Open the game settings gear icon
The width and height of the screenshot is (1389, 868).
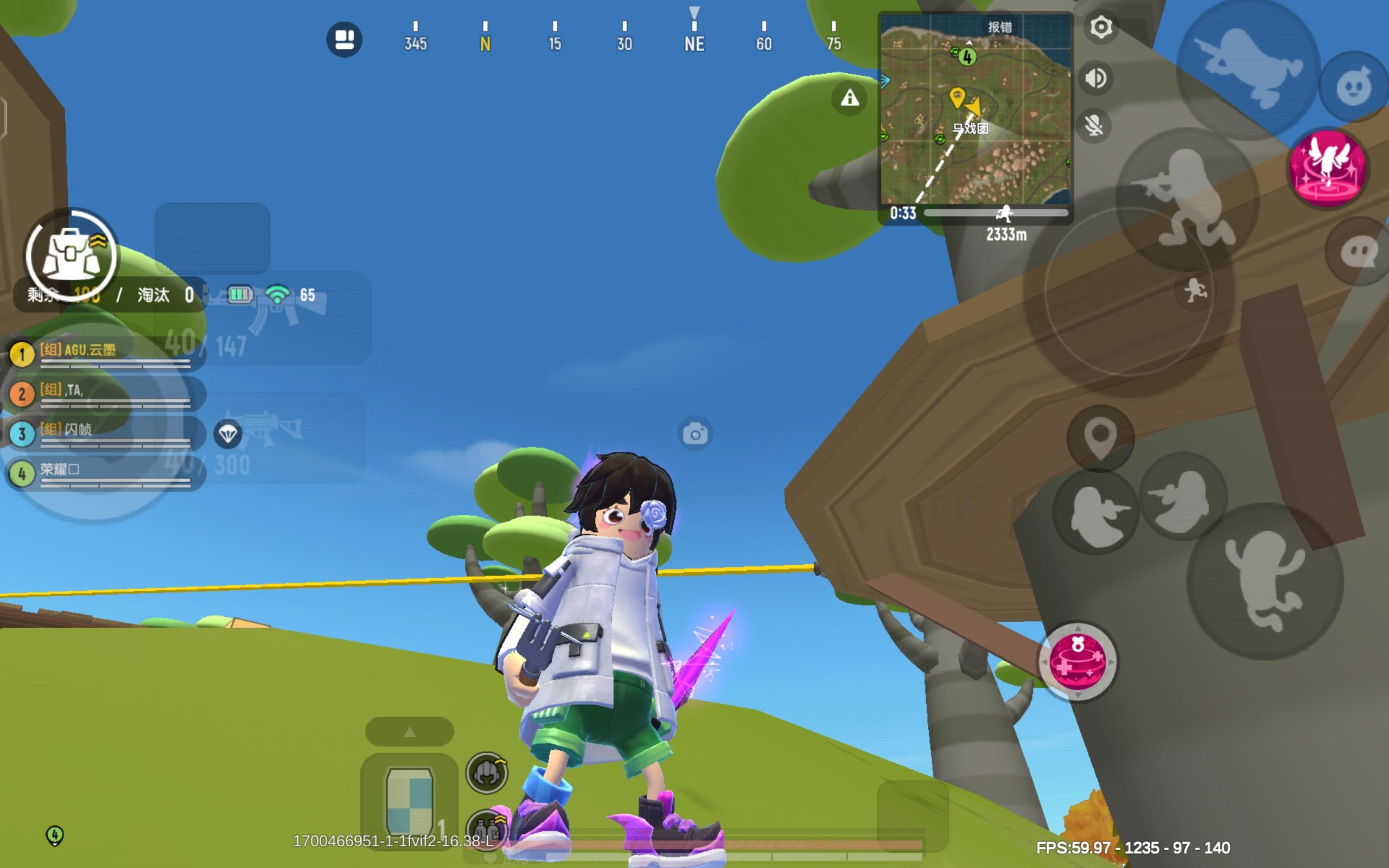point(1100,28)
